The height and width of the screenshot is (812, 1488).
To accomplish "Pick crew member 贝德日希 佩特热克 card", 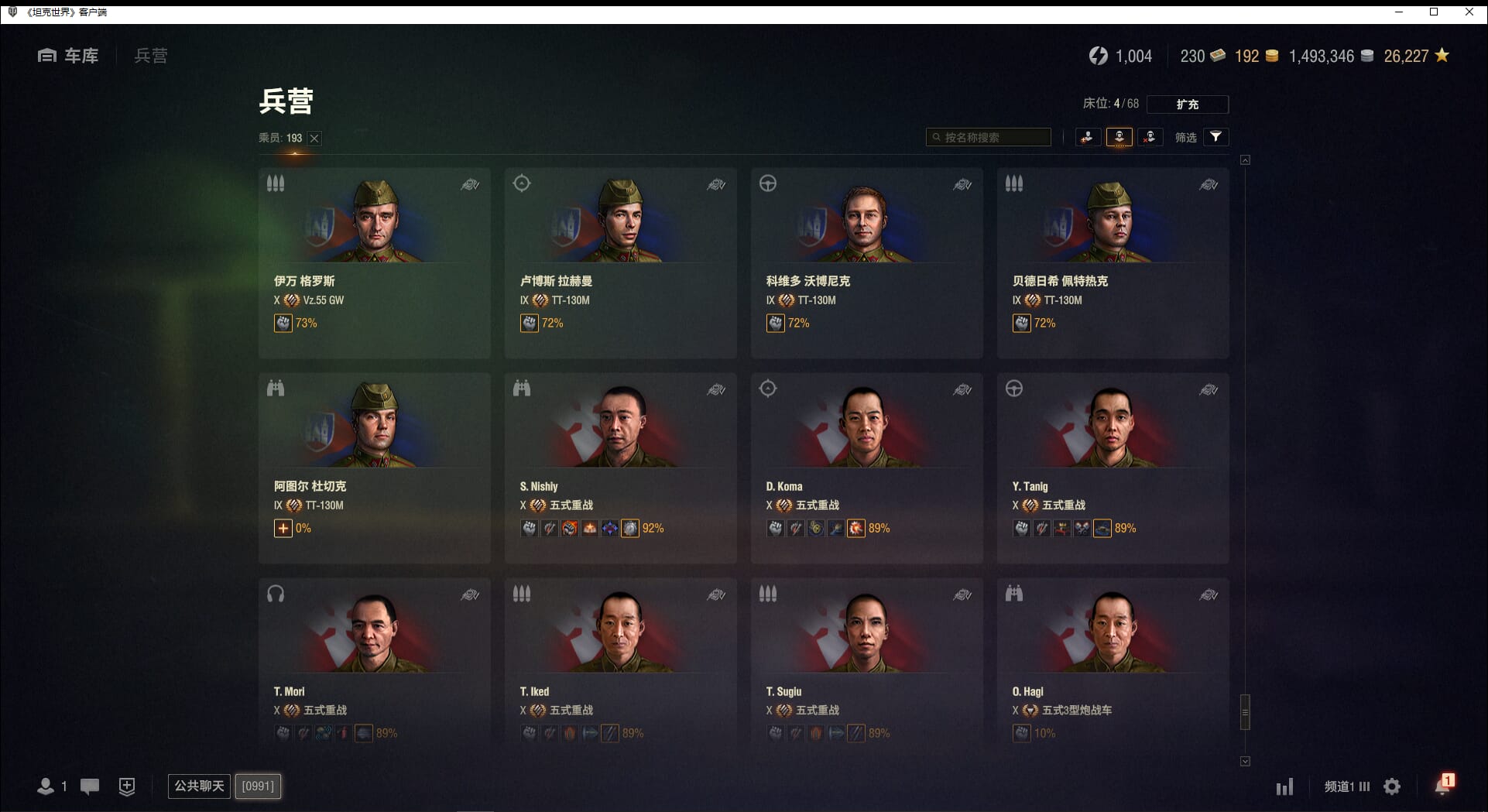I will tap(1113, 262).
